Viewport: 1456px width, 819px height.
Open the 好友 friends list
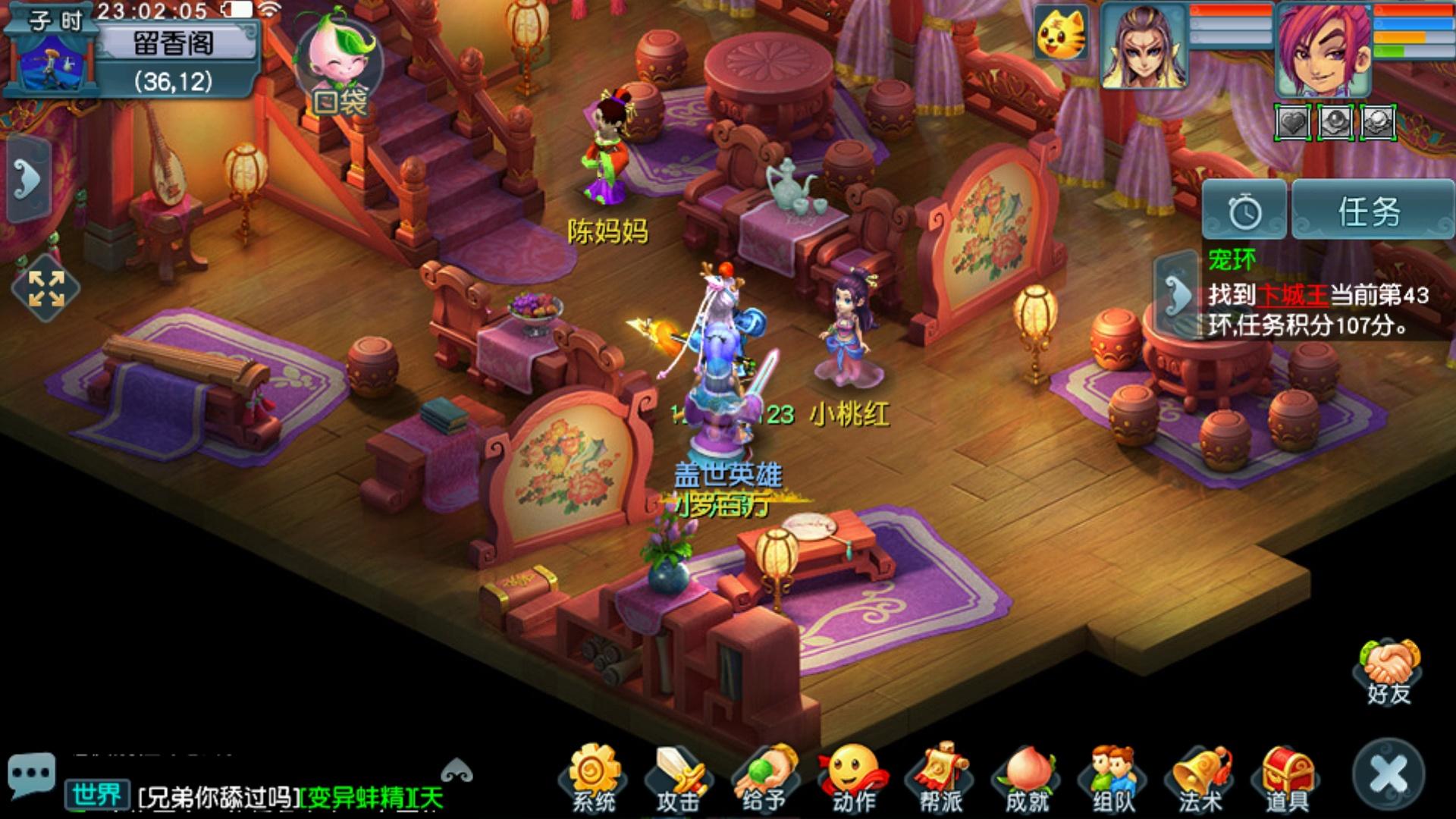point(1389,673)
